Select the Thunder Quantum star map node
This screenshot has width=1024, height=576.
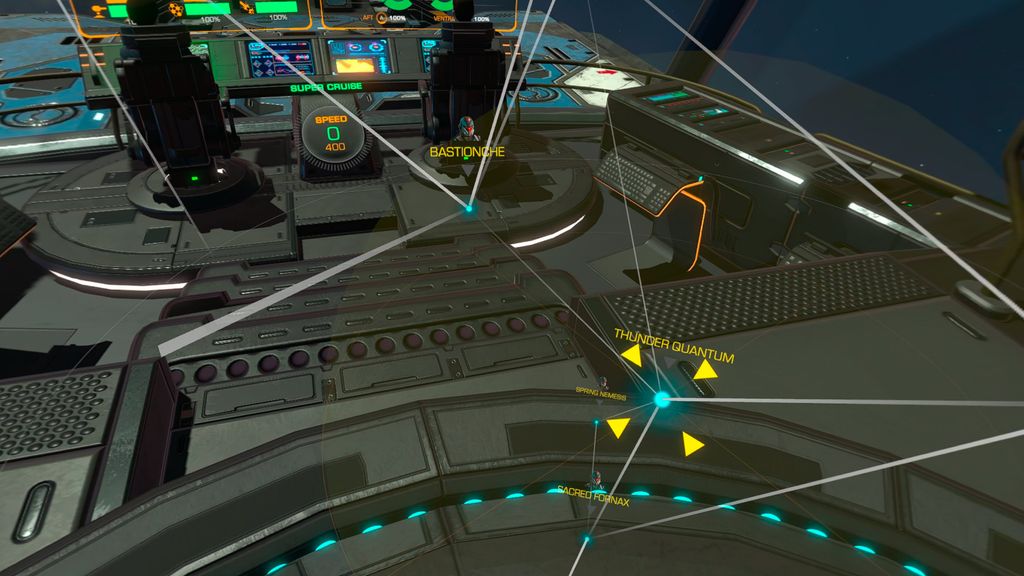coord(661,400)
